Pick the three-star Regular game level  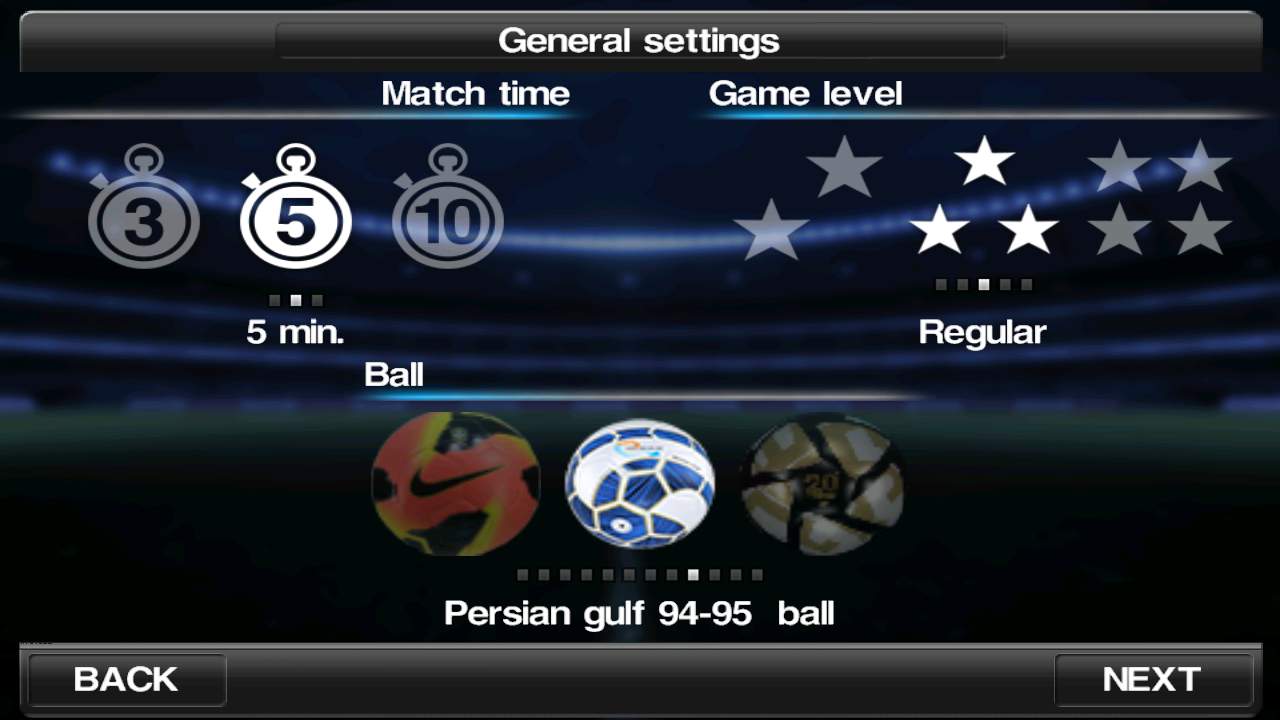click(984, 200)
